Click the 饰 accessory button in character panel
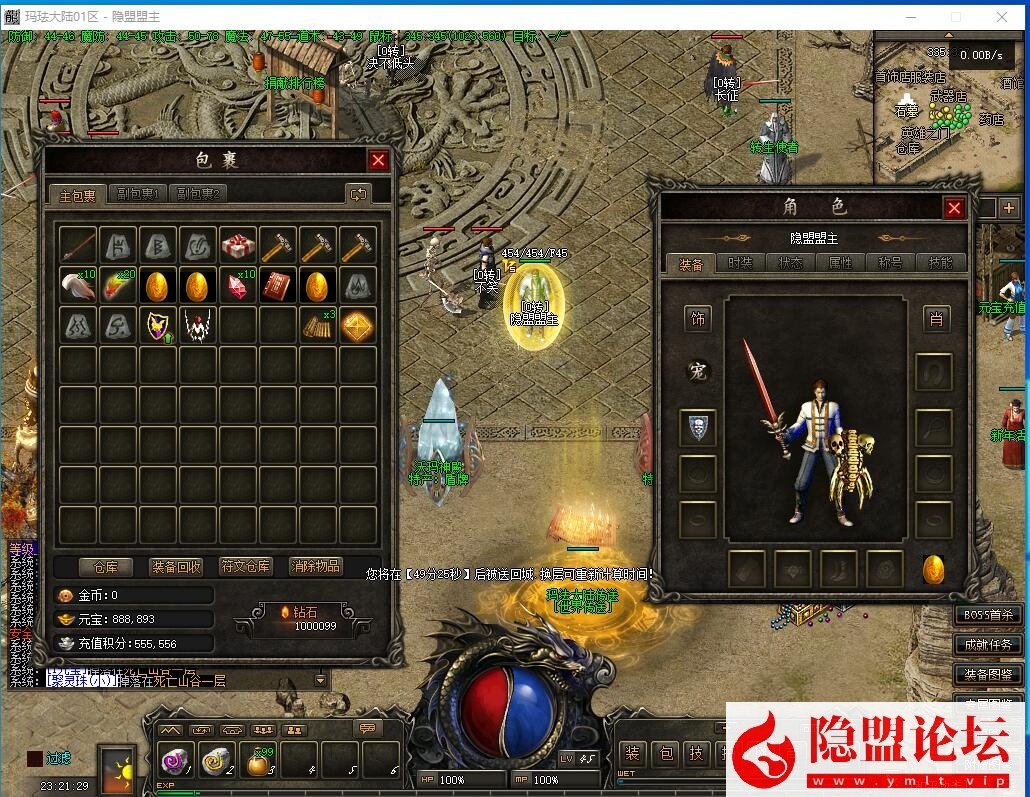The width and height of the screenshot is (1030, 797). pyautogui.click(x=698, y=319)
